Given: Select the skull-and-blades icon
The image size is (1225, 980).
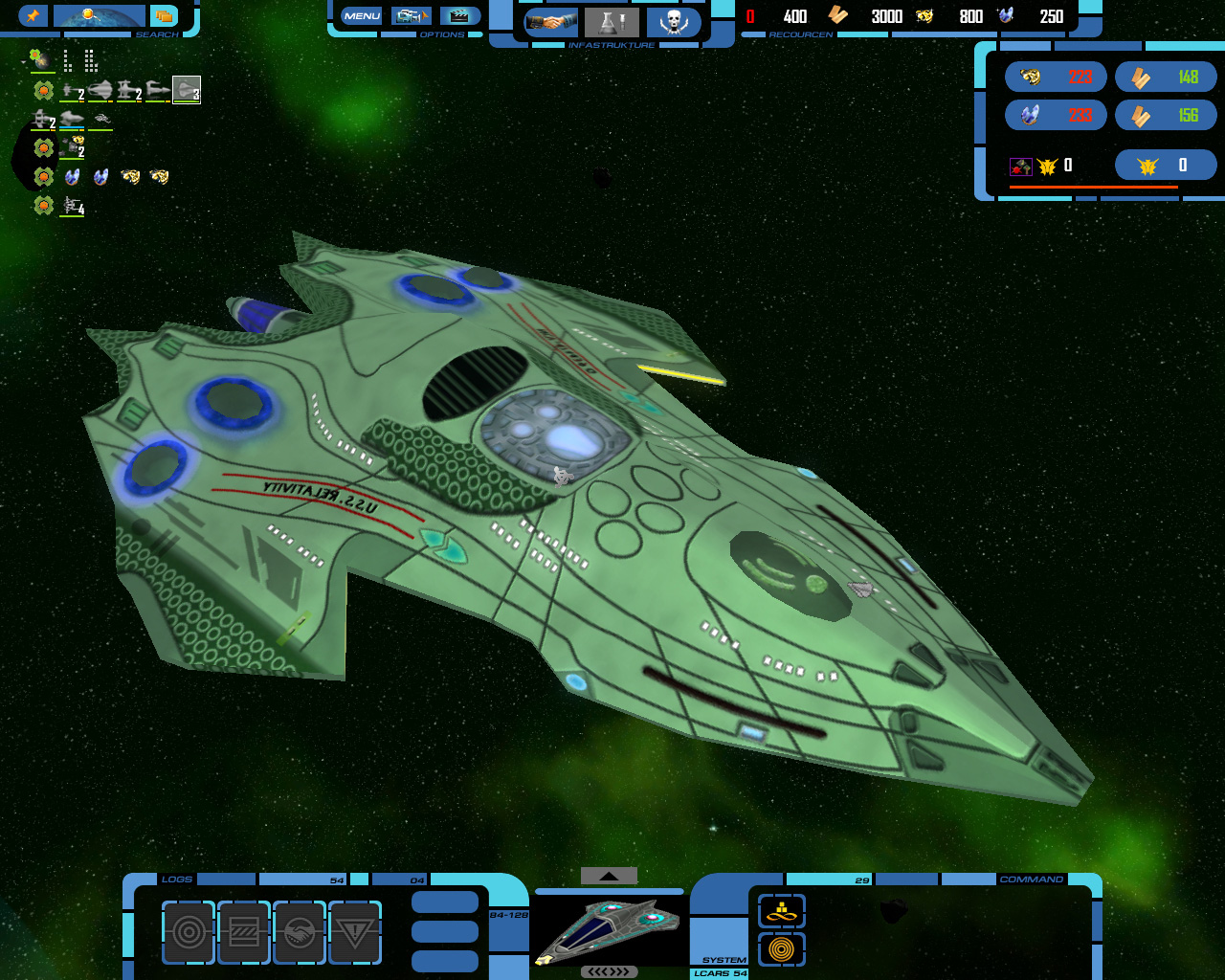Looking at the screenshot, I should pos(674,22).
